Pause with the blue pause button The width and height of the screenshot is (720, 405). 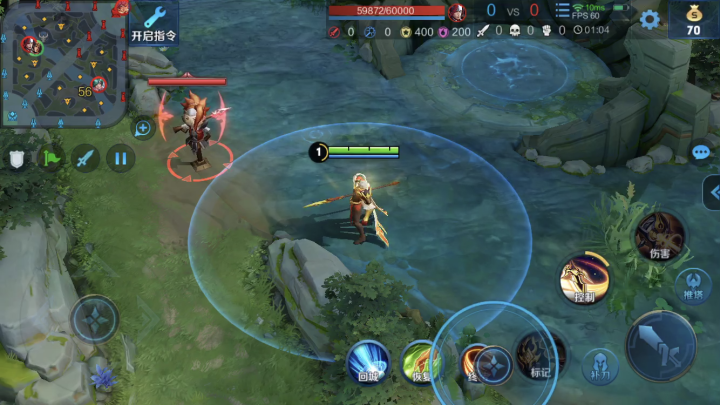click(120, 158)
